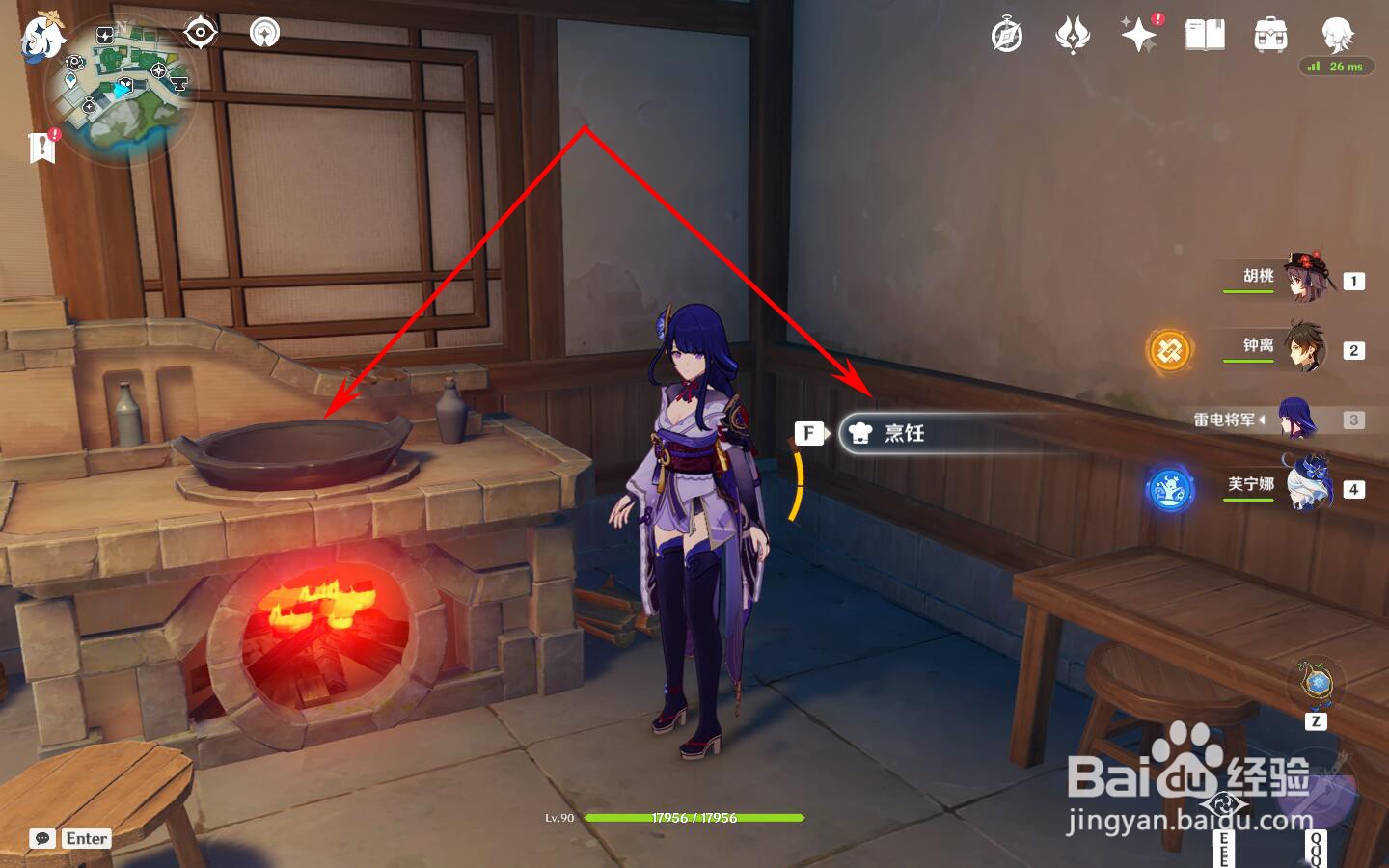The height and width of the screenshot is (868, 1389).
Task: Open the Events overview compass icon
Action: (1005, 36)
